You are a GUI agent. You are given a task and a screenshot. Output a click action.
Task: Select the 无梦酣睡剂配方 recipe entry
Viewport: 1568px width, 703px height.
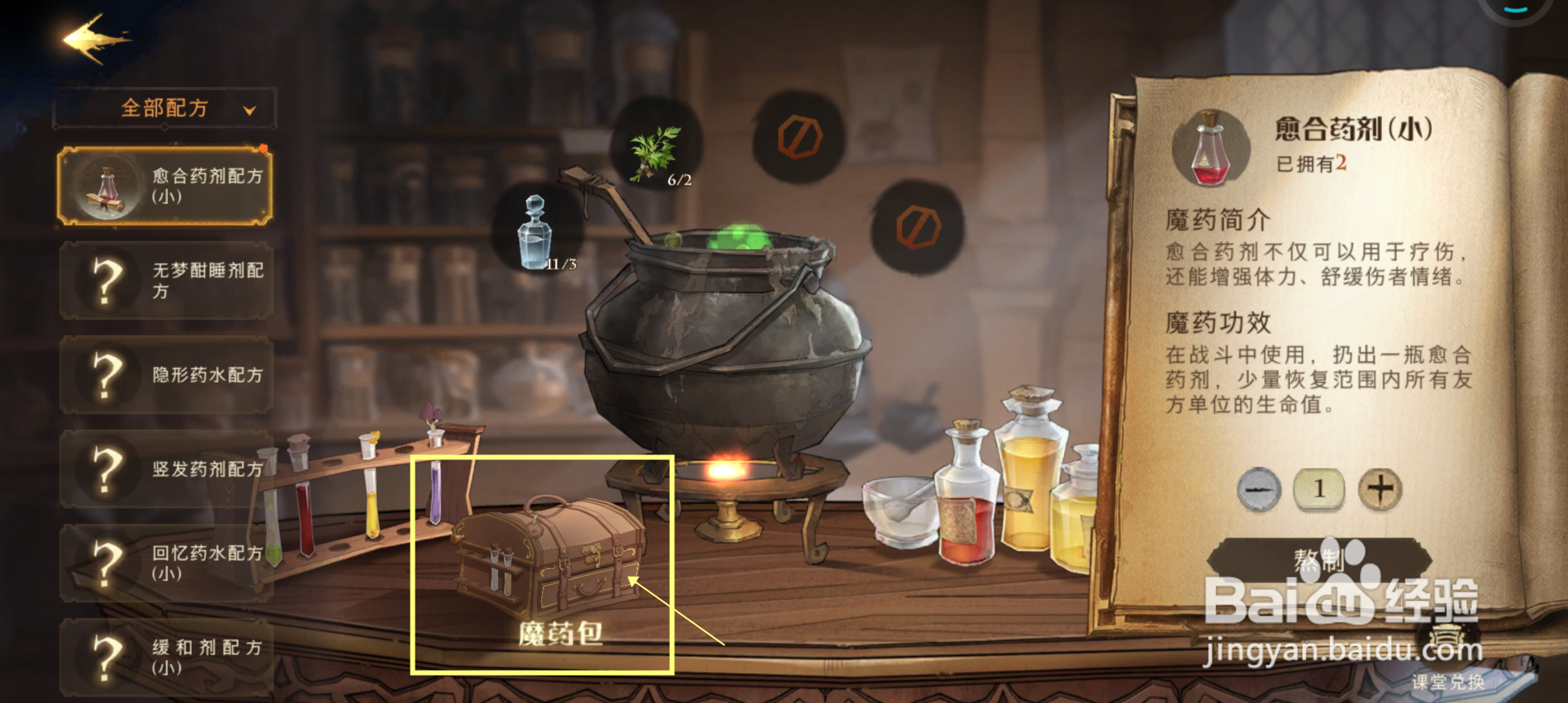point(165,281)
